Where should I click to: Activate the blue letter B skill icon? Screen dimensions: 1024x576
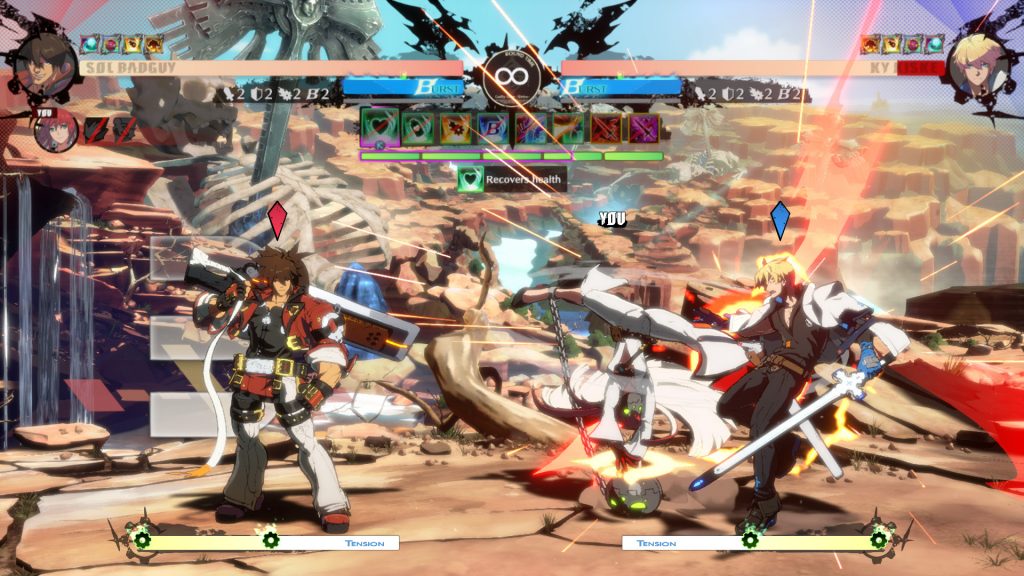[492, 127]
